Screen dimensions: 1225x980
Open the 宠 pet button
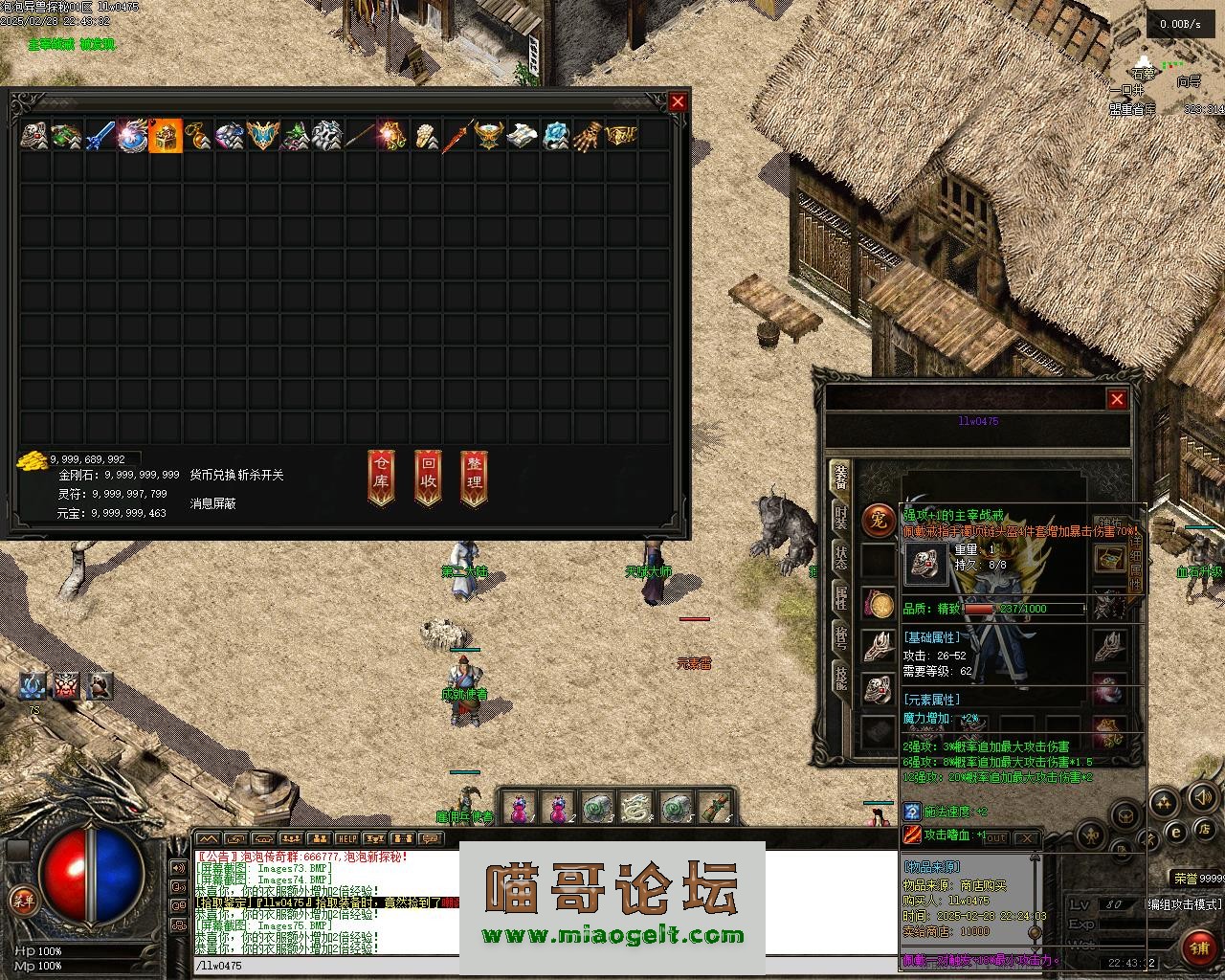[x=878, y=520]
